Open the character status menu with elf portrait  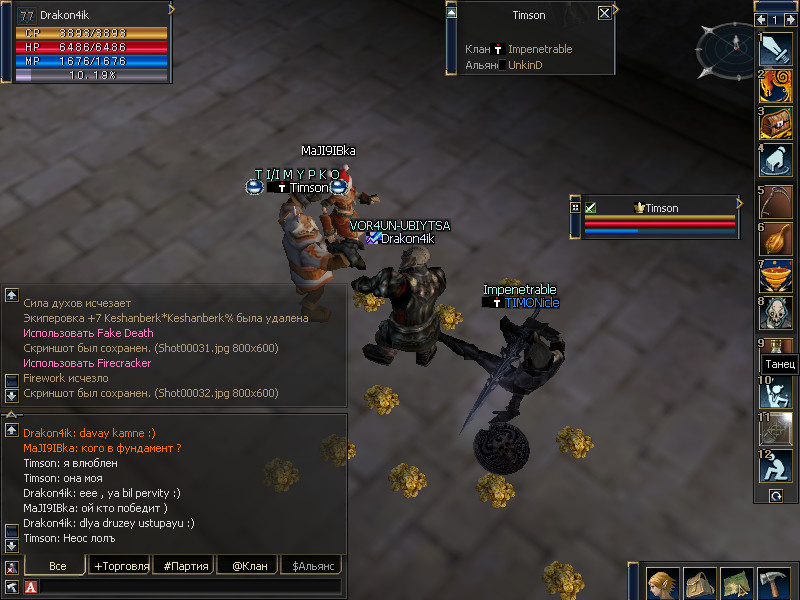(662, 583)
